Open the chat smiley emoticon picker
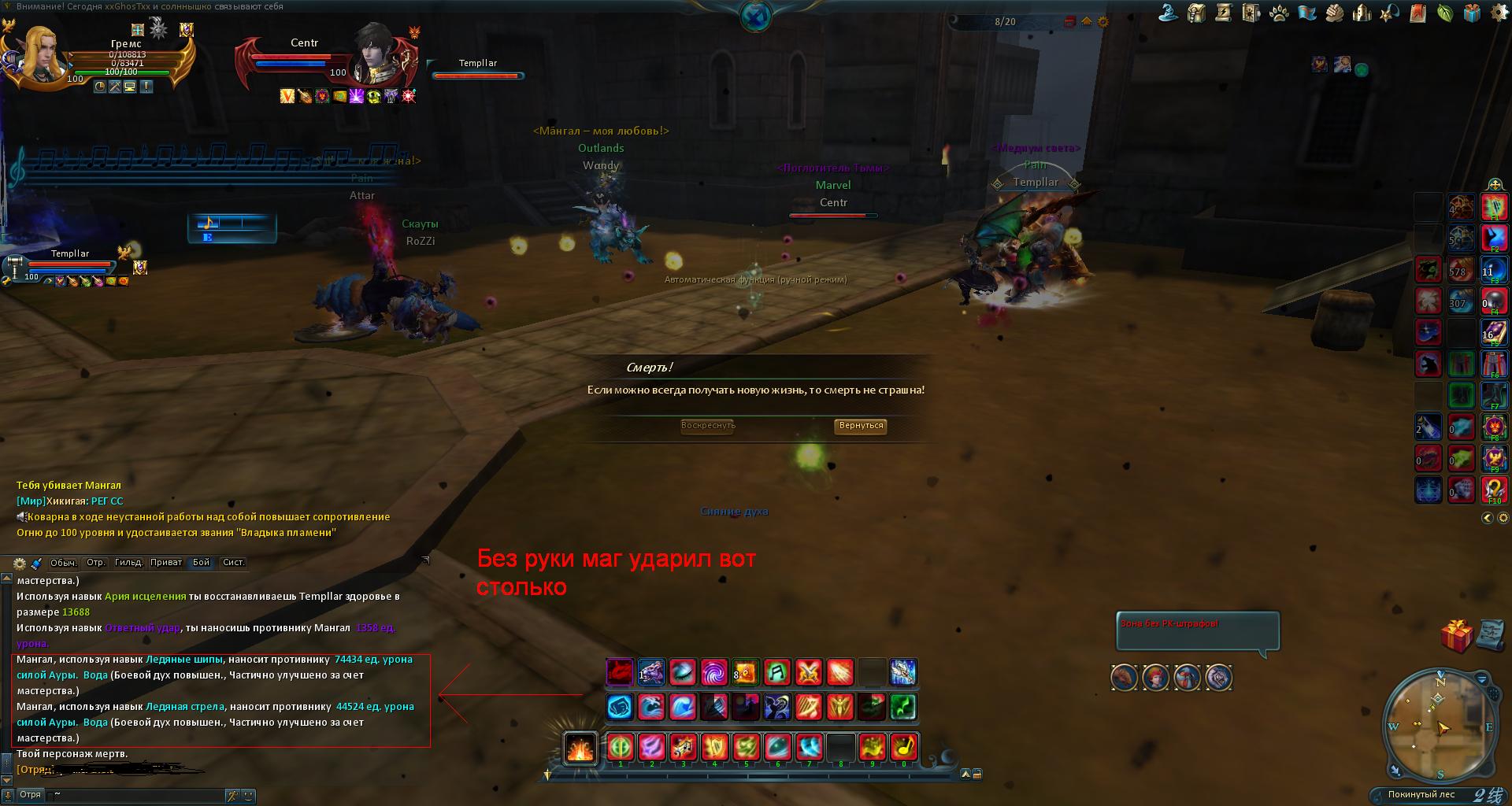The image size is (1512, 806). (247, 796)
